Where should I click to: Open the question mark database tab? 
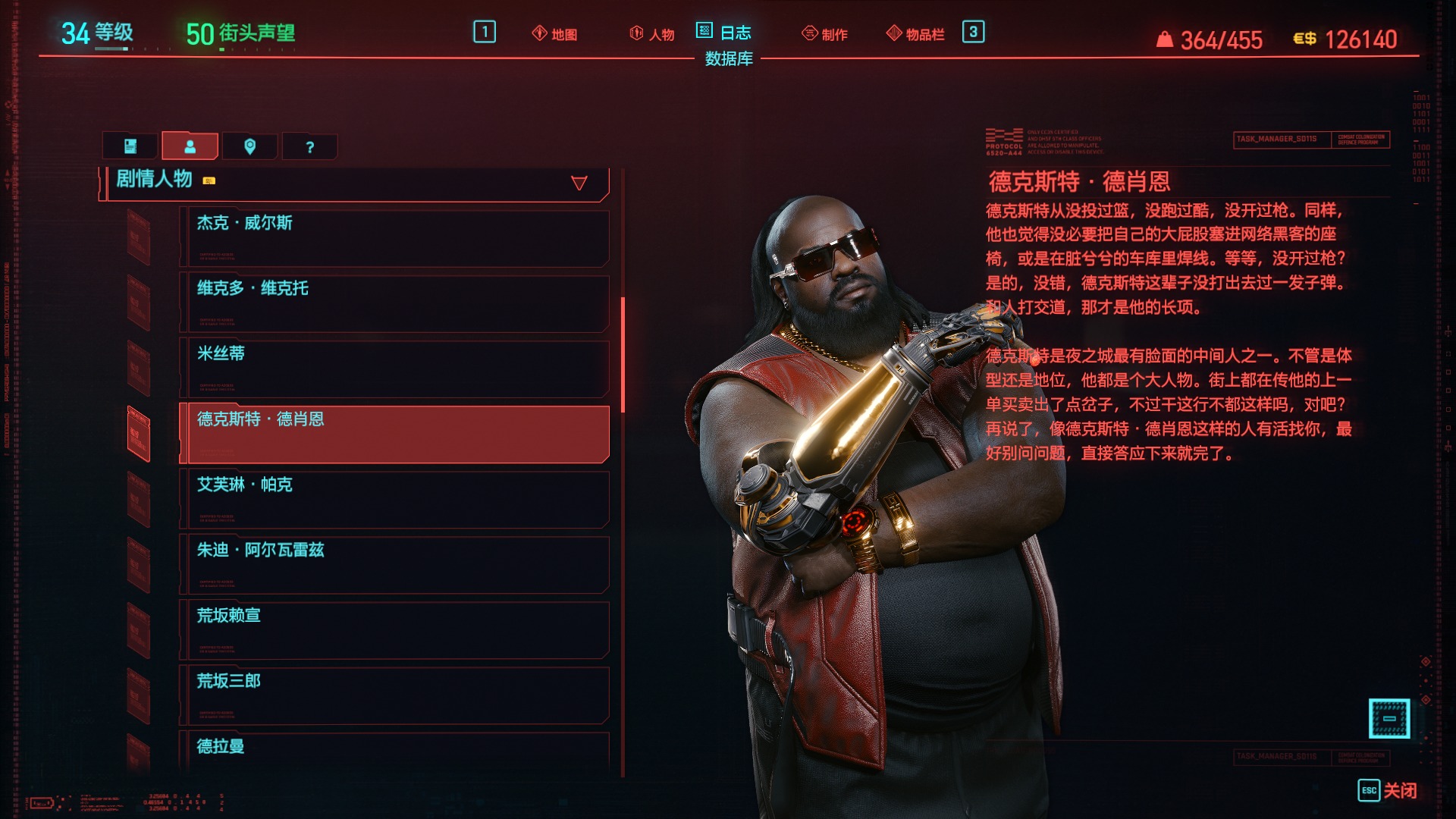pos(309,146)
